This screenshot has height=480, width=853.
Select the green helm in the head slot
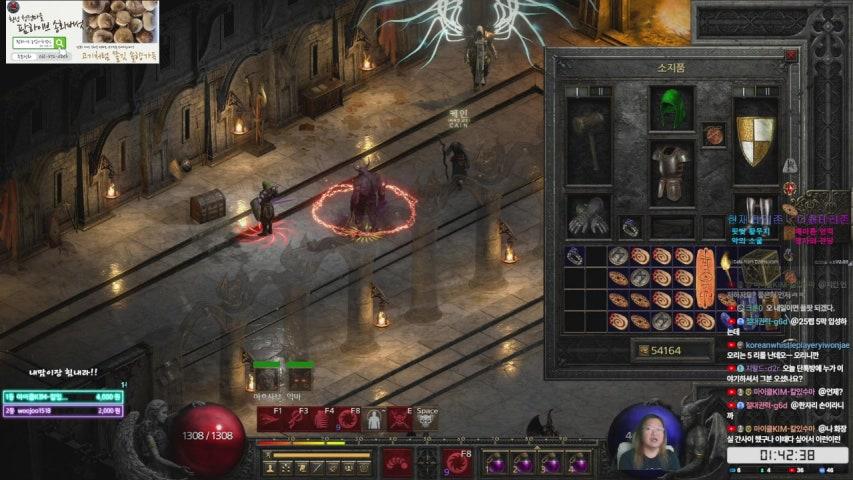671,109
